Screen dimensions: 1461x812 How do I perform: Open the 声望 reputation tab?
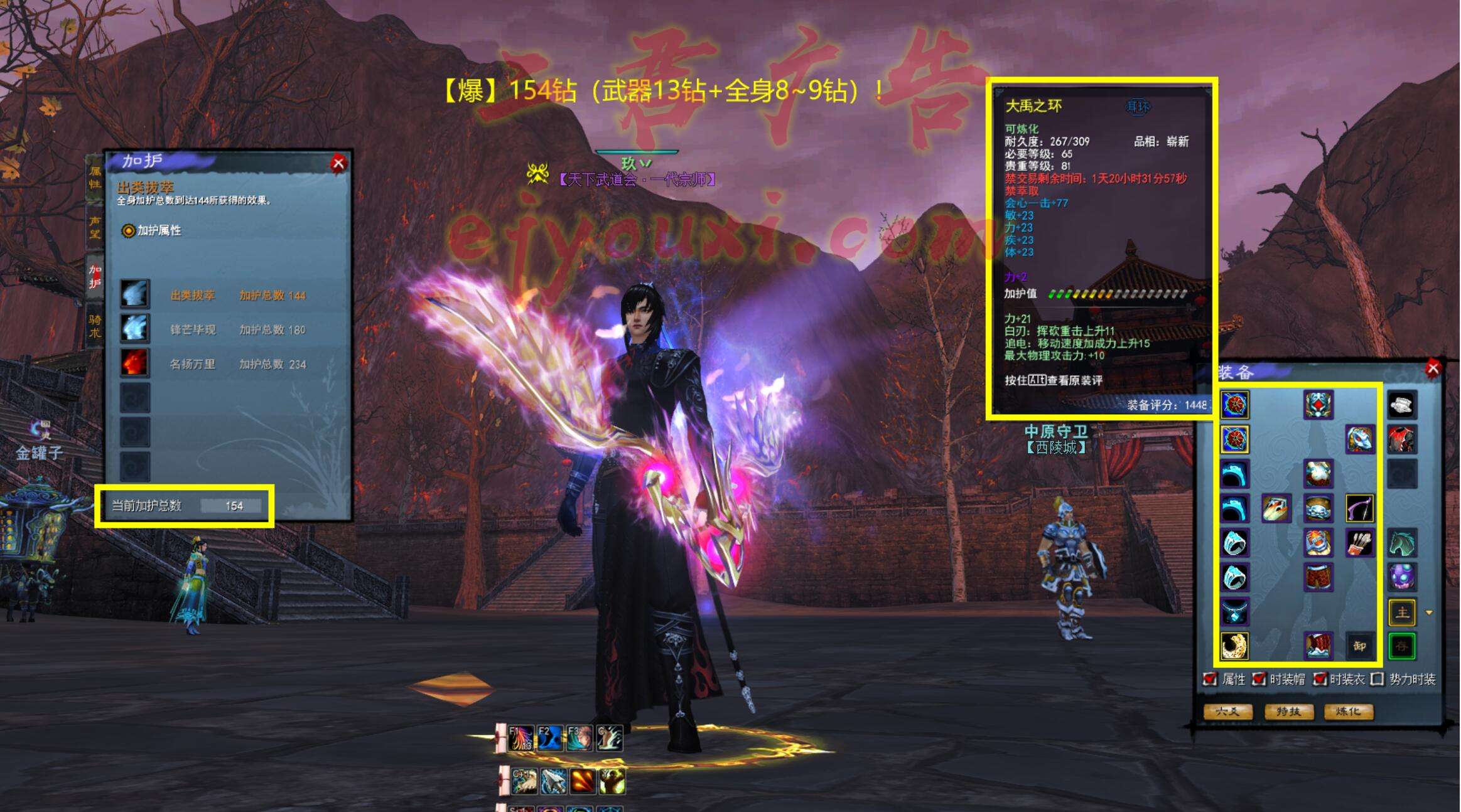95,227
